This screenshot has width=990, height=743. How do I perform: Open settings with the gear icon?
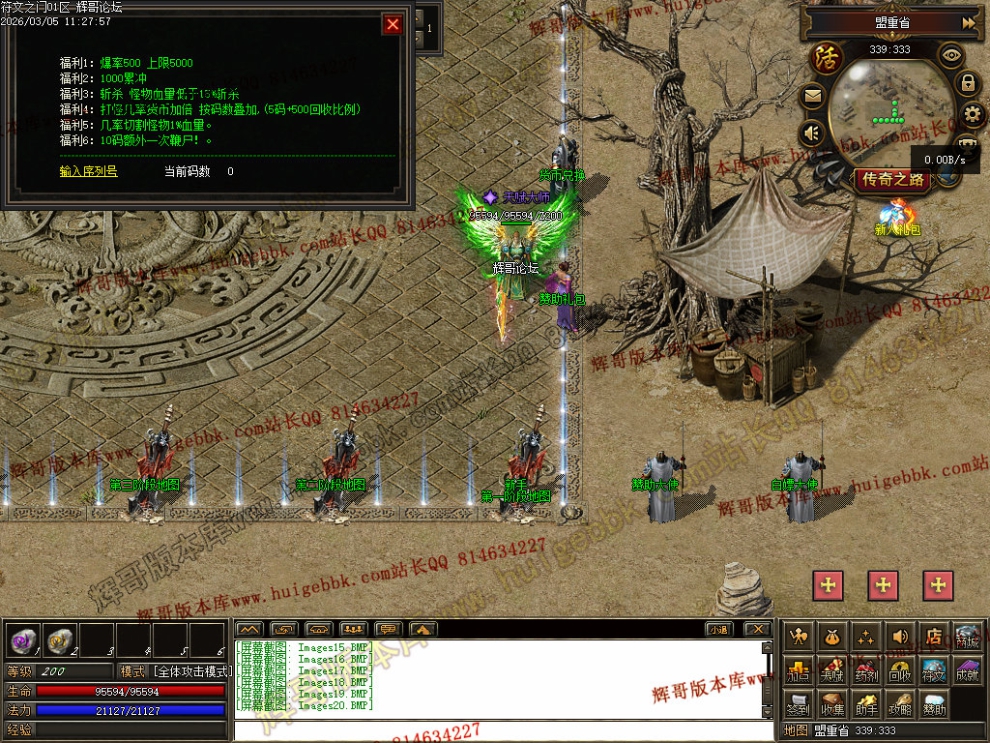click(971, 115)
